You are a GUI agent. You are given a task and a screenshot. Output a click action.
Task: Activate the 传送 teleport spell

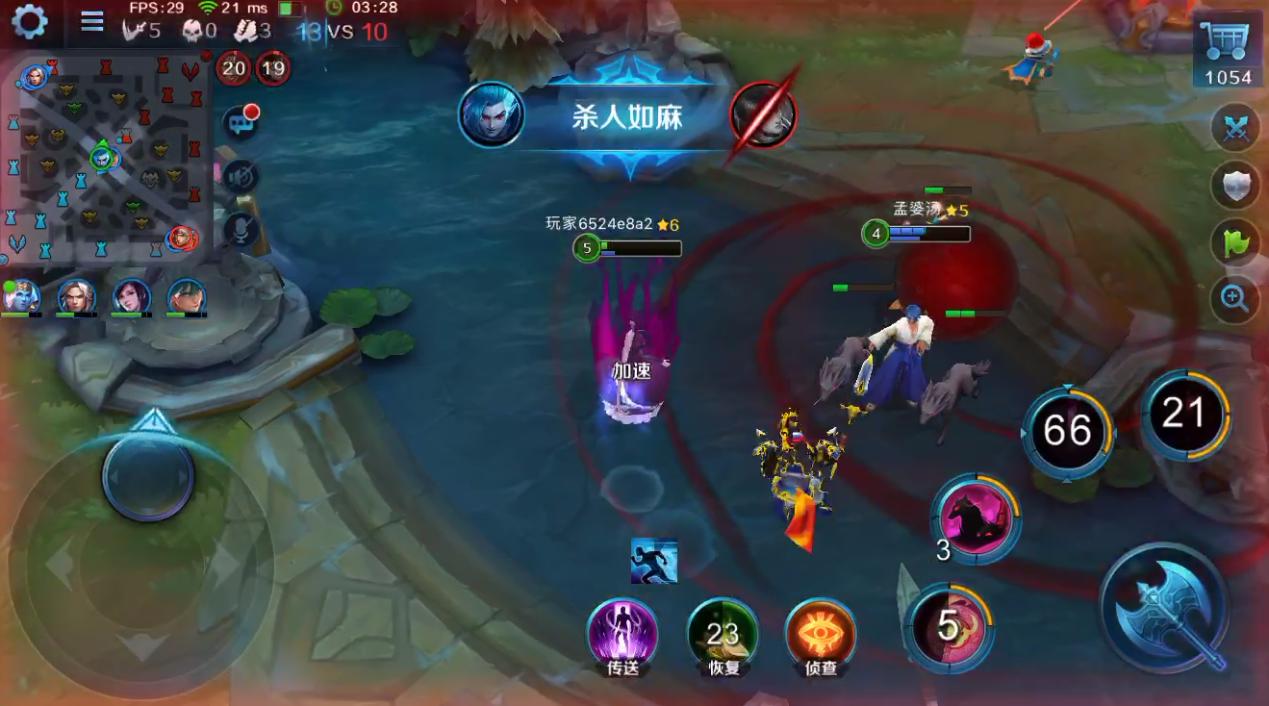click(622, 634)
